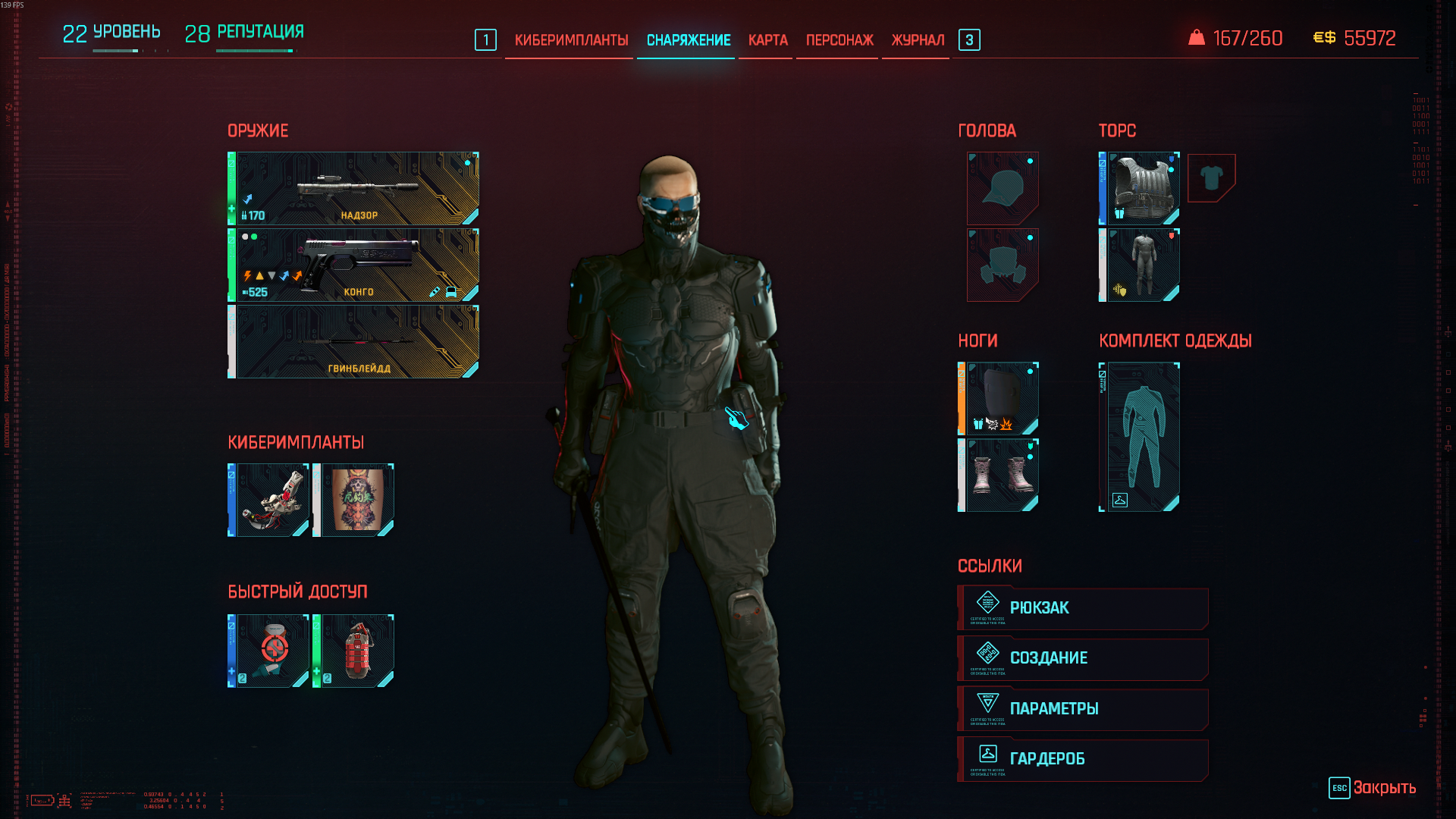Switch to the Киберимпланты tab
The width and height of the screenshot is (1456, 819).
[571, 40]
